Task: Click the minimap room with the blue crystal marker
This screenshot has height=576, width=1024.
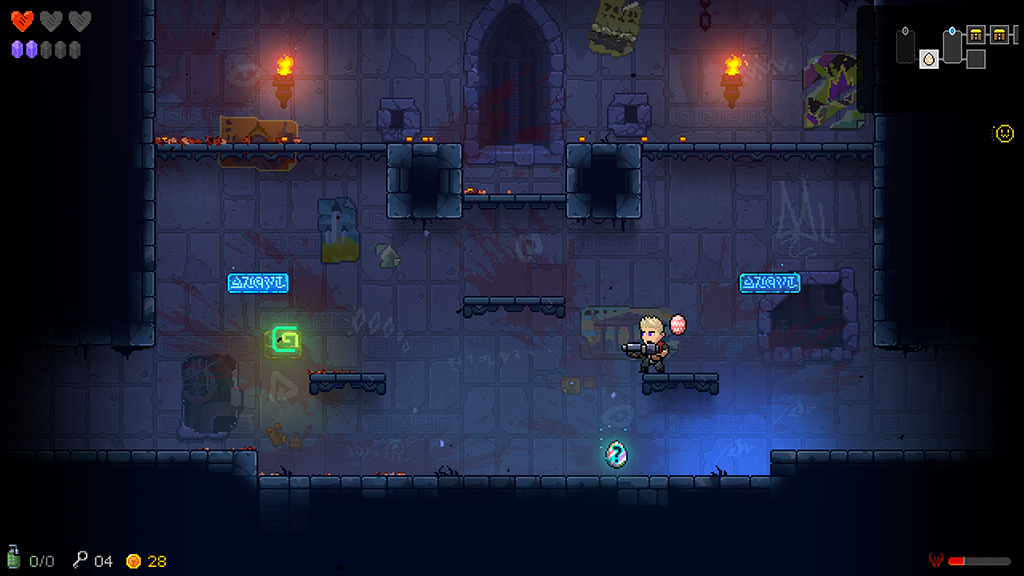Action: coord(952,46)
